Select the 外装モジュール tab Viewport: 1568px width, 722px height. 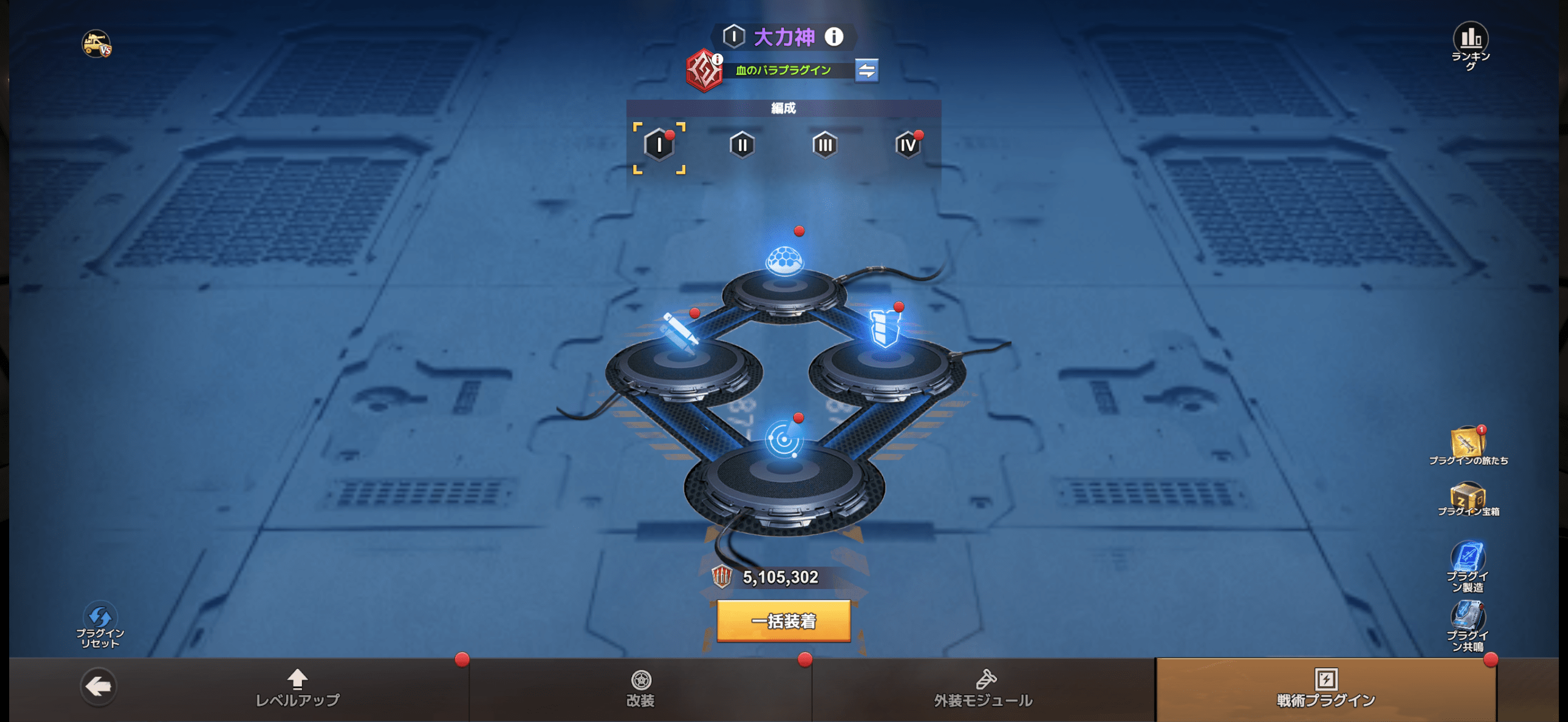tap(983, 688)
